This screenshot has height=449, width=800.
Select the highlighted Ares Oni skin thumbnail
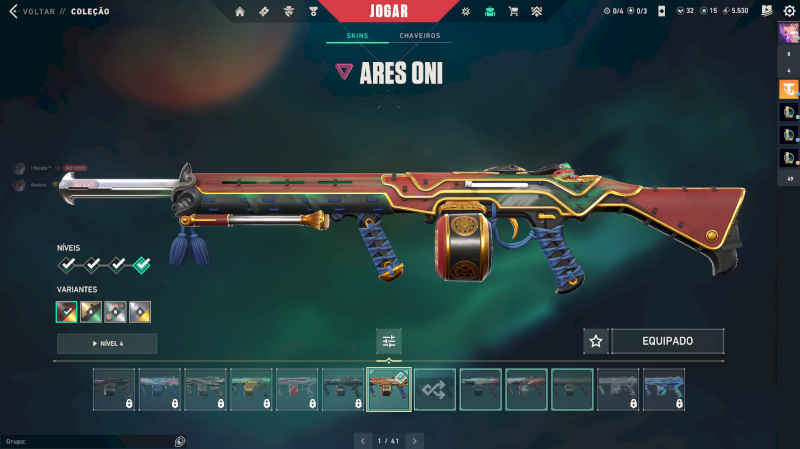click(x=389, y=389)
